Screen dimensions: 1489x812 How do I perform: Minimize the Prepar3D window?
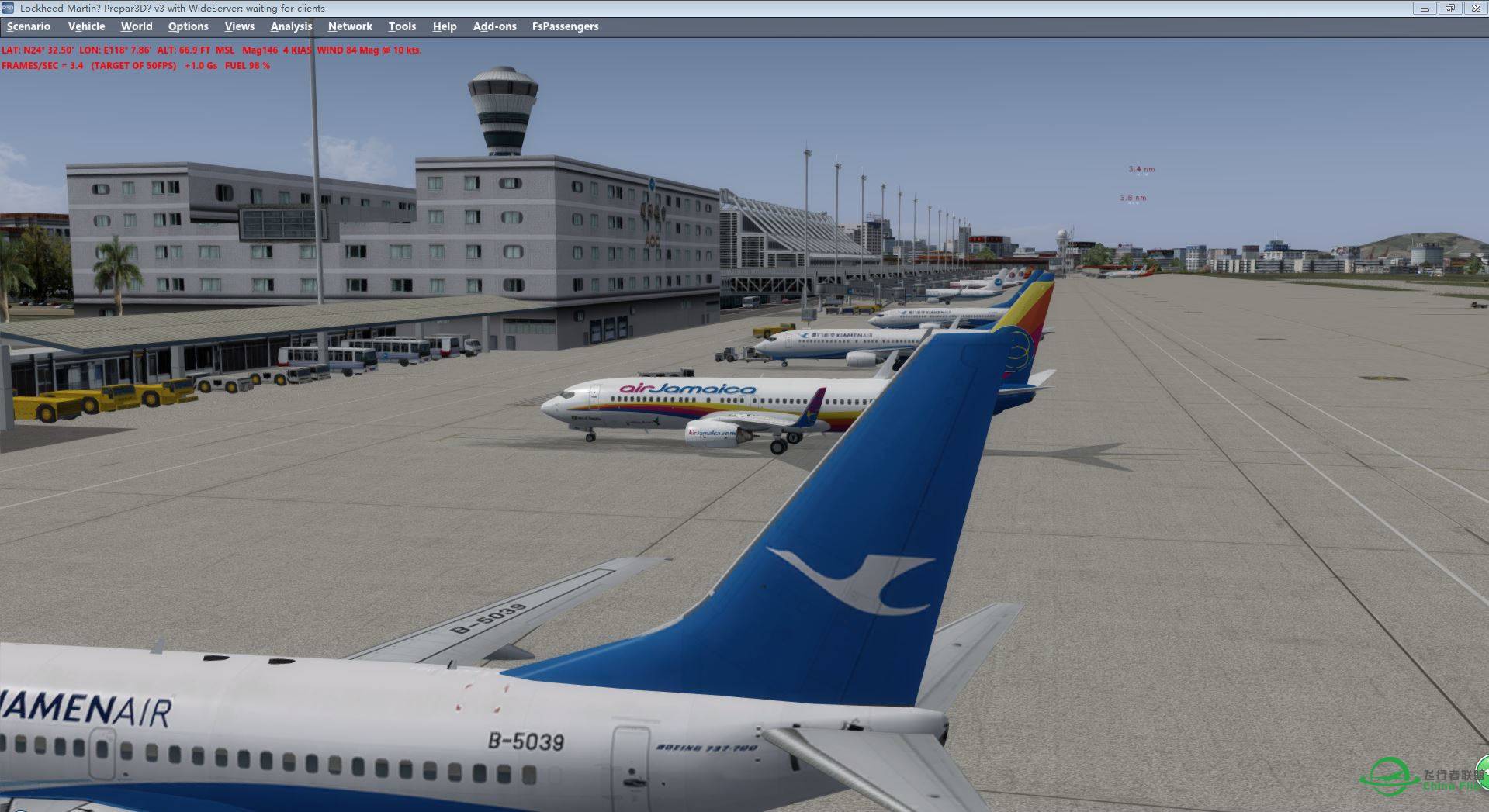[1424, 8]
